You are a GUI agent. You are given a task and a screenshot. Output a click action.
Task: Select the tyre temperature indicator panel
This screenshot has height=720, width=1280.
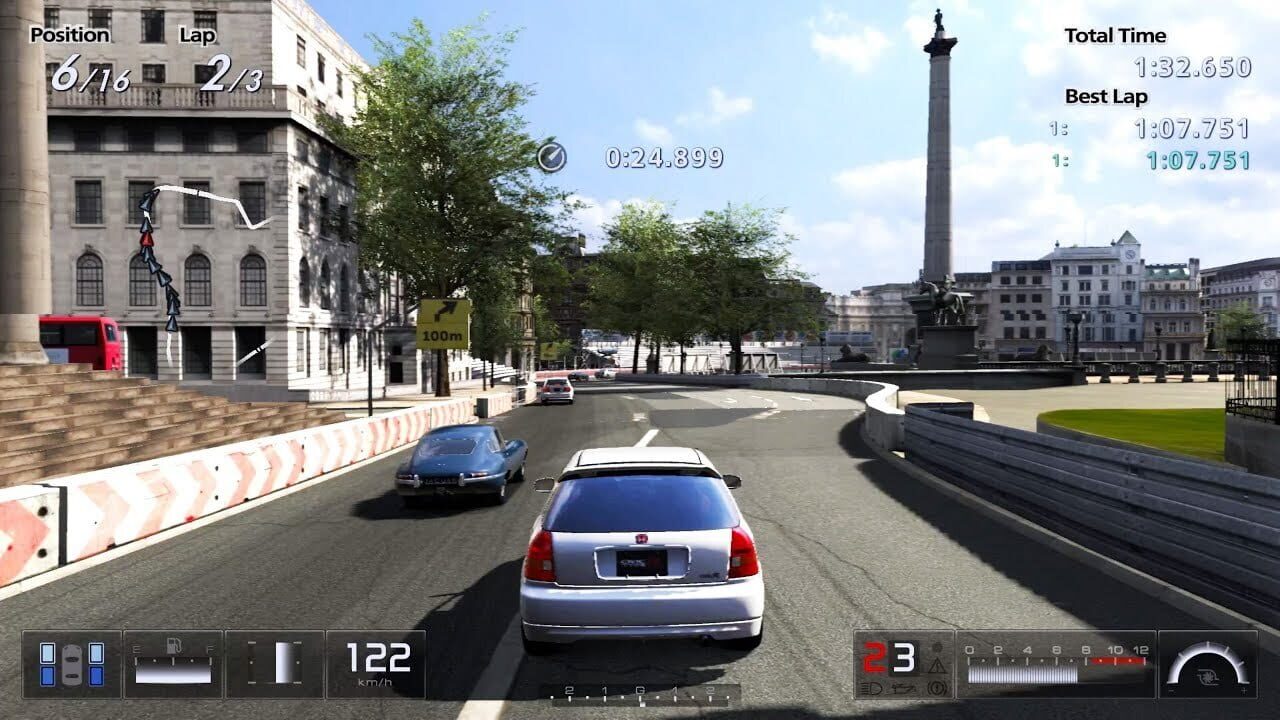point(70,663)
